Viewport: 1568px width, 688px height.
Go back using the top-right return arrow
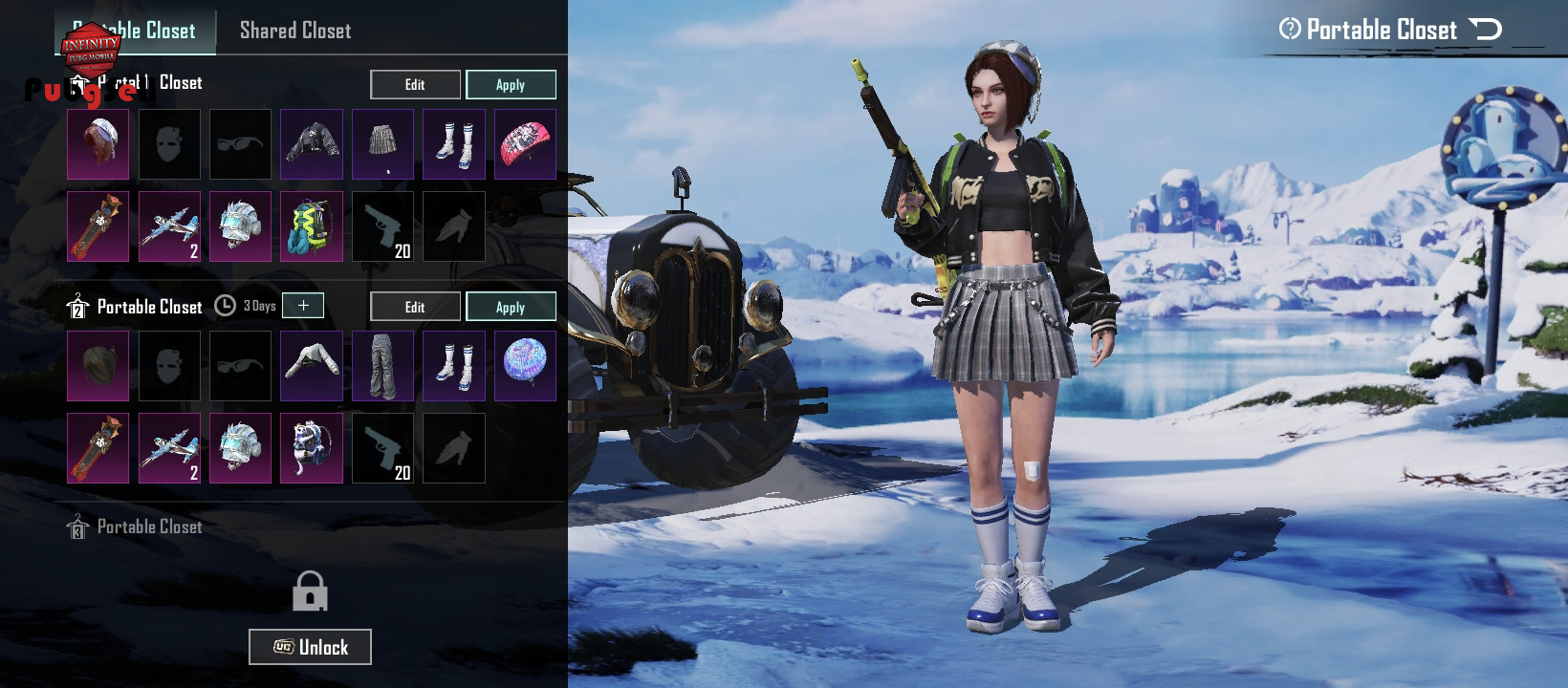point(1485,30)
